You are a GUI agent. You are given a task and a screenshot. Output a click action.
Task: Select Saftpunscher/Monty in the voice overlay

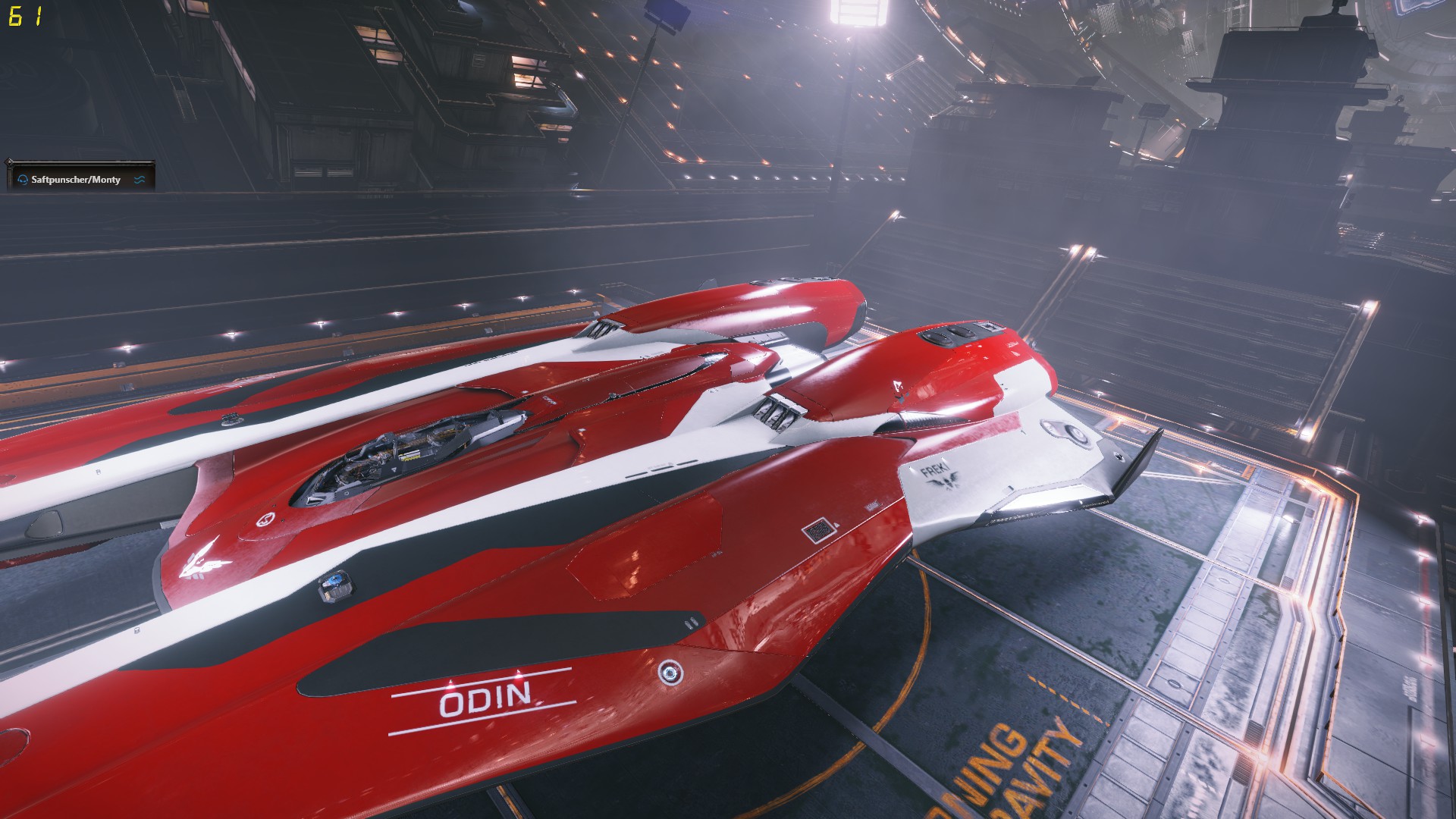tap(76, 180)
